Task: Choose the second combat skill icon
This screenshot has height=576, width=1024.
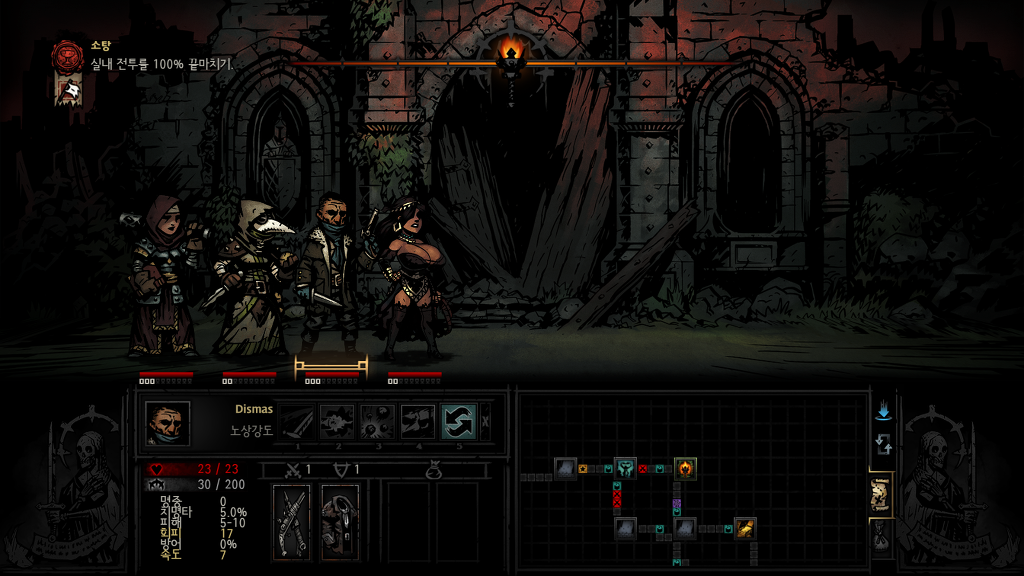Action: 337,422
